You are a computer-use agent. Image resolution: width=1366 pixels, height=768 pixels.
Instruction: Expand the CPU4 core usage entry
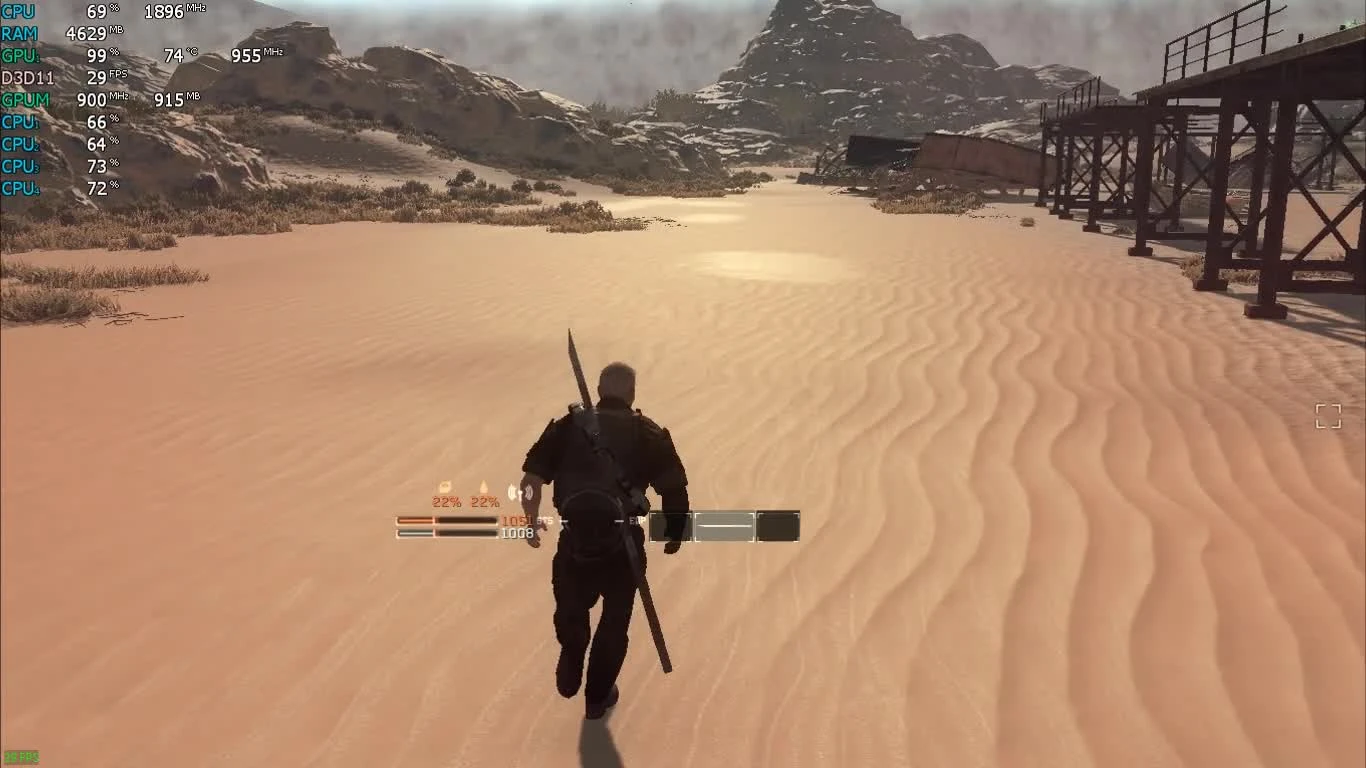pyautogui.click(x=19, y=188)
